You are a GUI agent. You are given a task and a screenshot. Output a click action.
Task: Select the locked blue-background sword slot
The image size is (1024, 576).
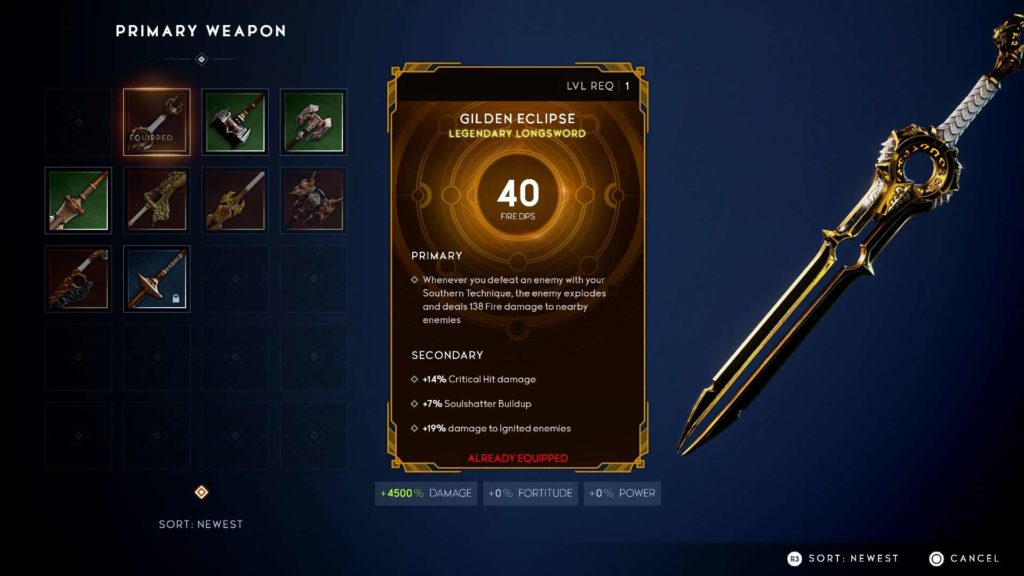coord(157,279)
